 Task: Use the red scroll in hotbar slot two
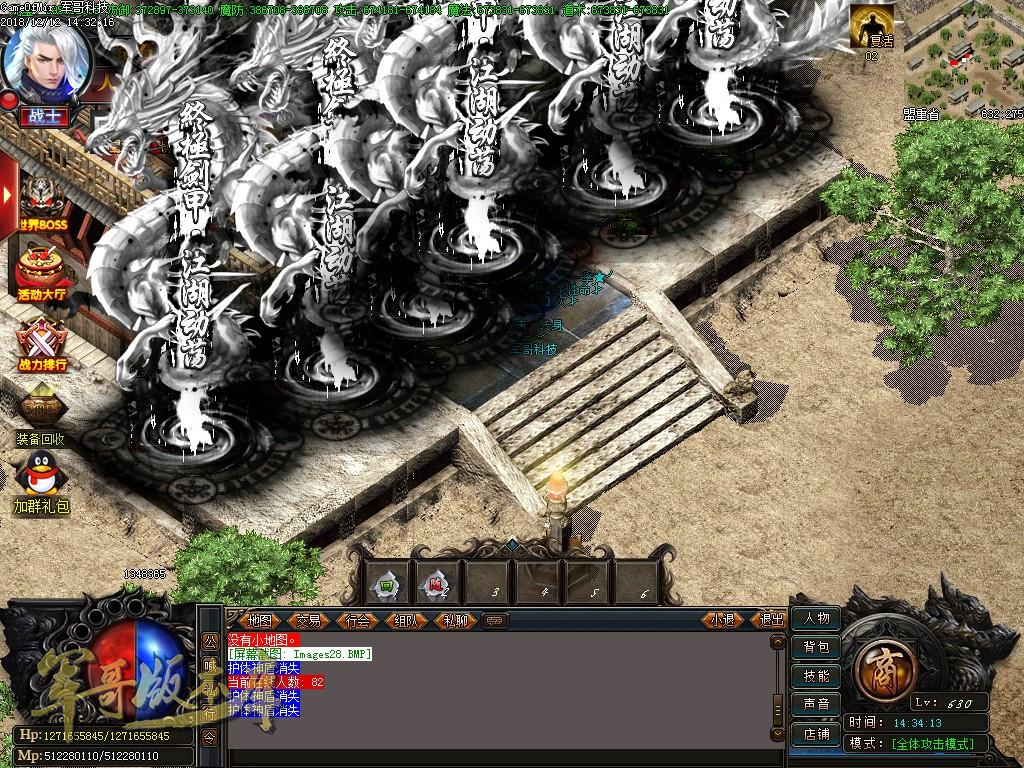tap(437, 584)
